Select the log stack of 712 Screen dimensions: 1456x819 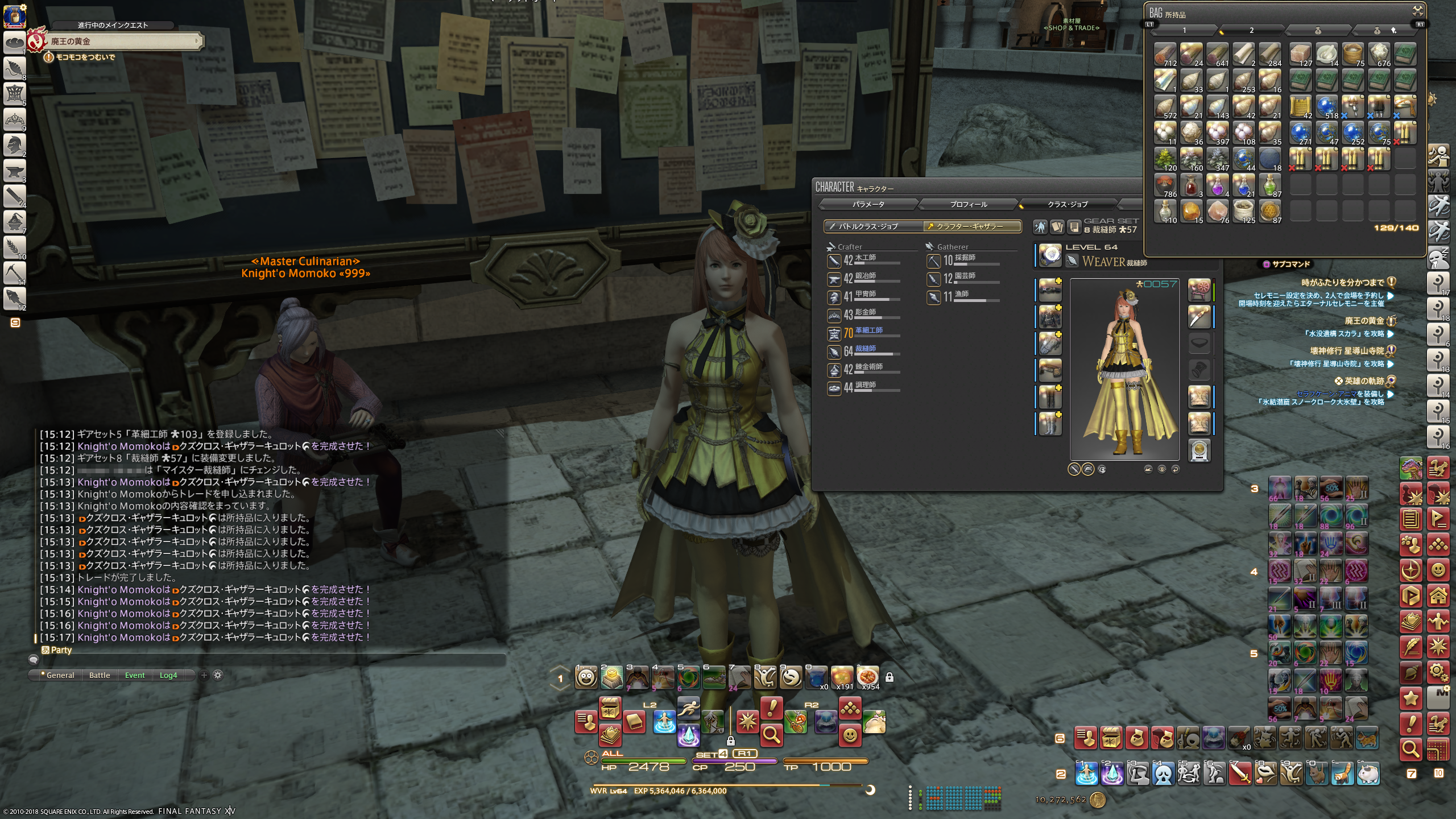pyautogui.click(x=1165, y=55)
